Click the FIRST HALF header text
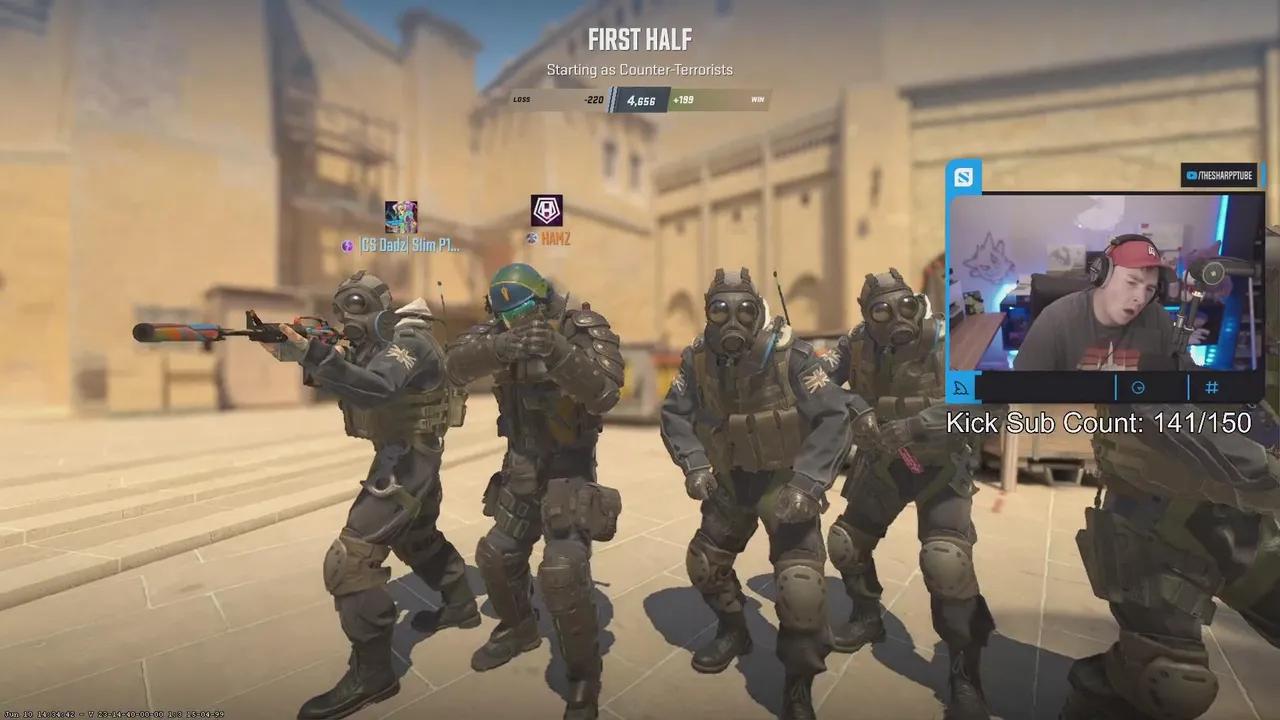 [640, 41]
